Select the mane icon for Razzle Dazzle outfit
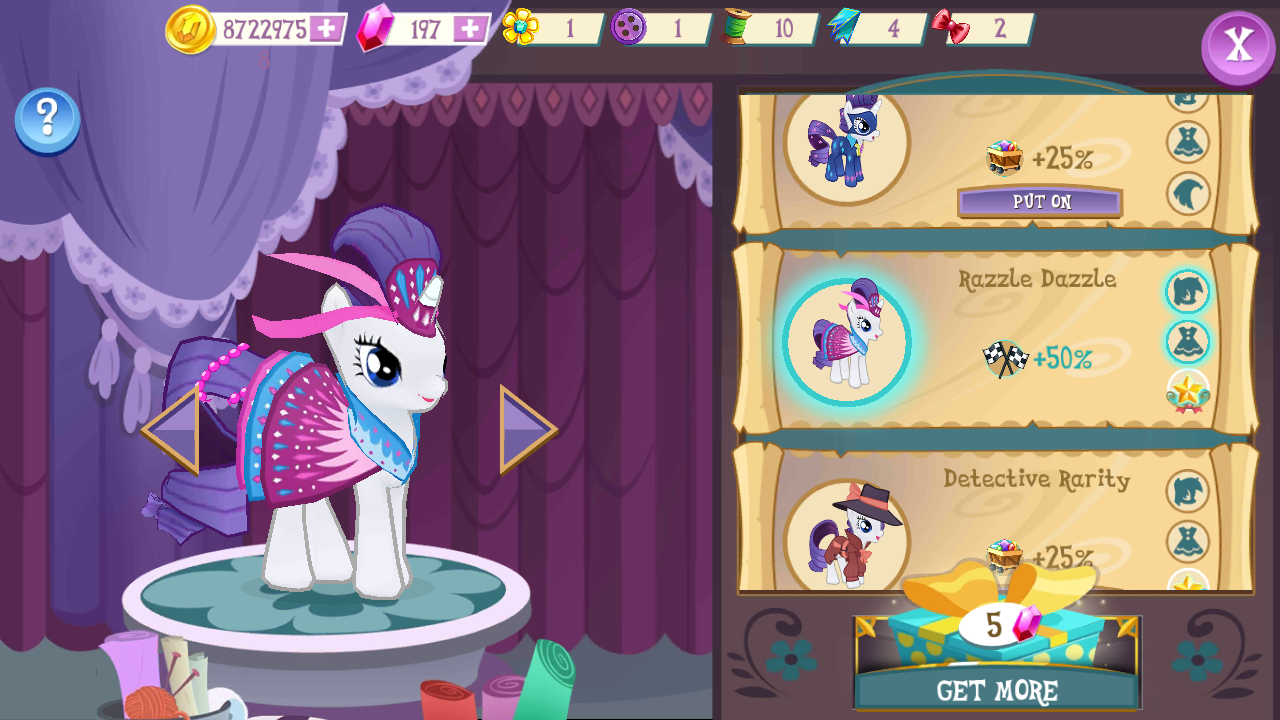 tap(1185, 290)
